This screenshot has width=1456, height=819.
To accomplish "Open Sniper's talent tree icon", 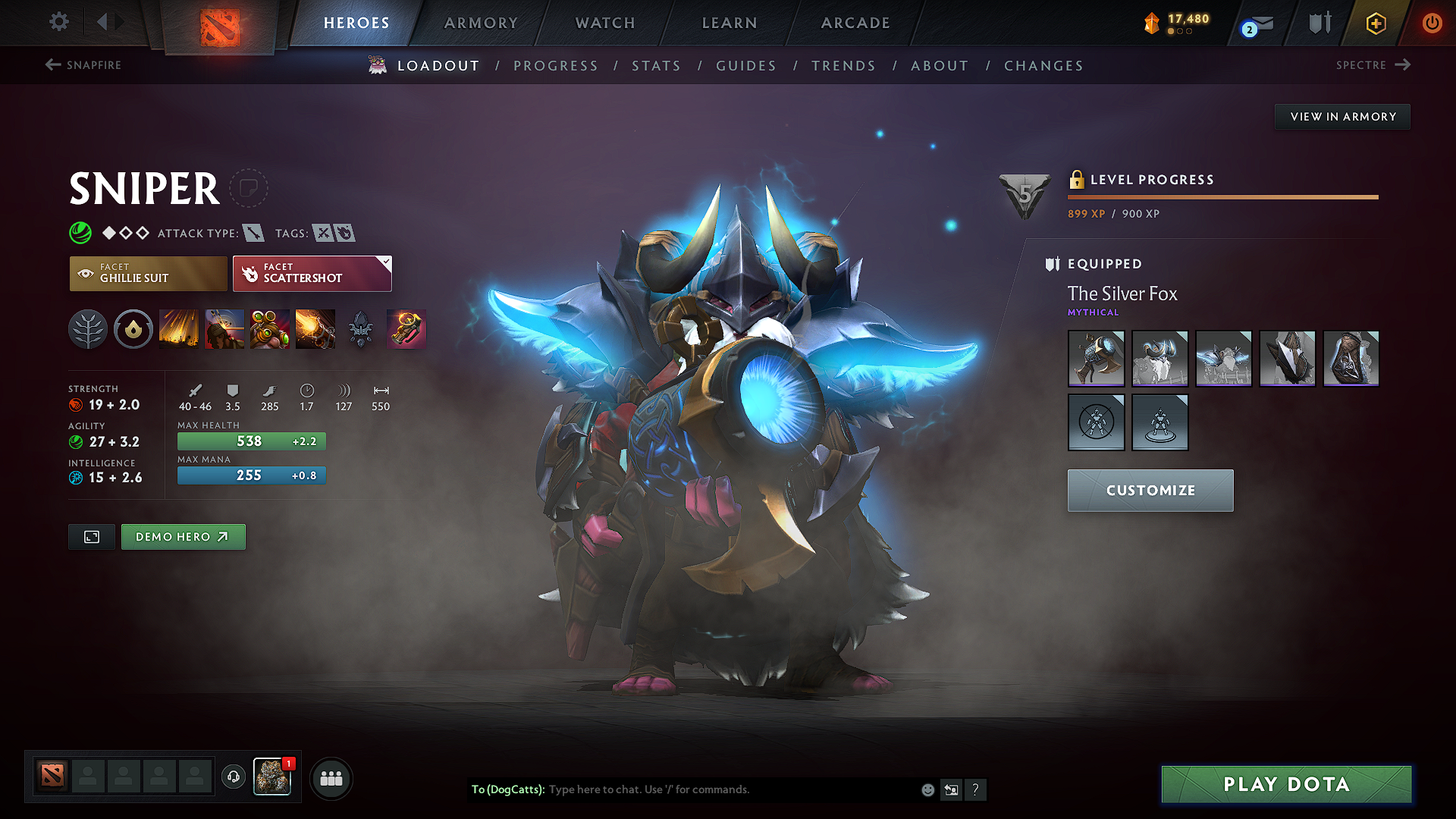I will pyautogui.click(x=88, y=328).
